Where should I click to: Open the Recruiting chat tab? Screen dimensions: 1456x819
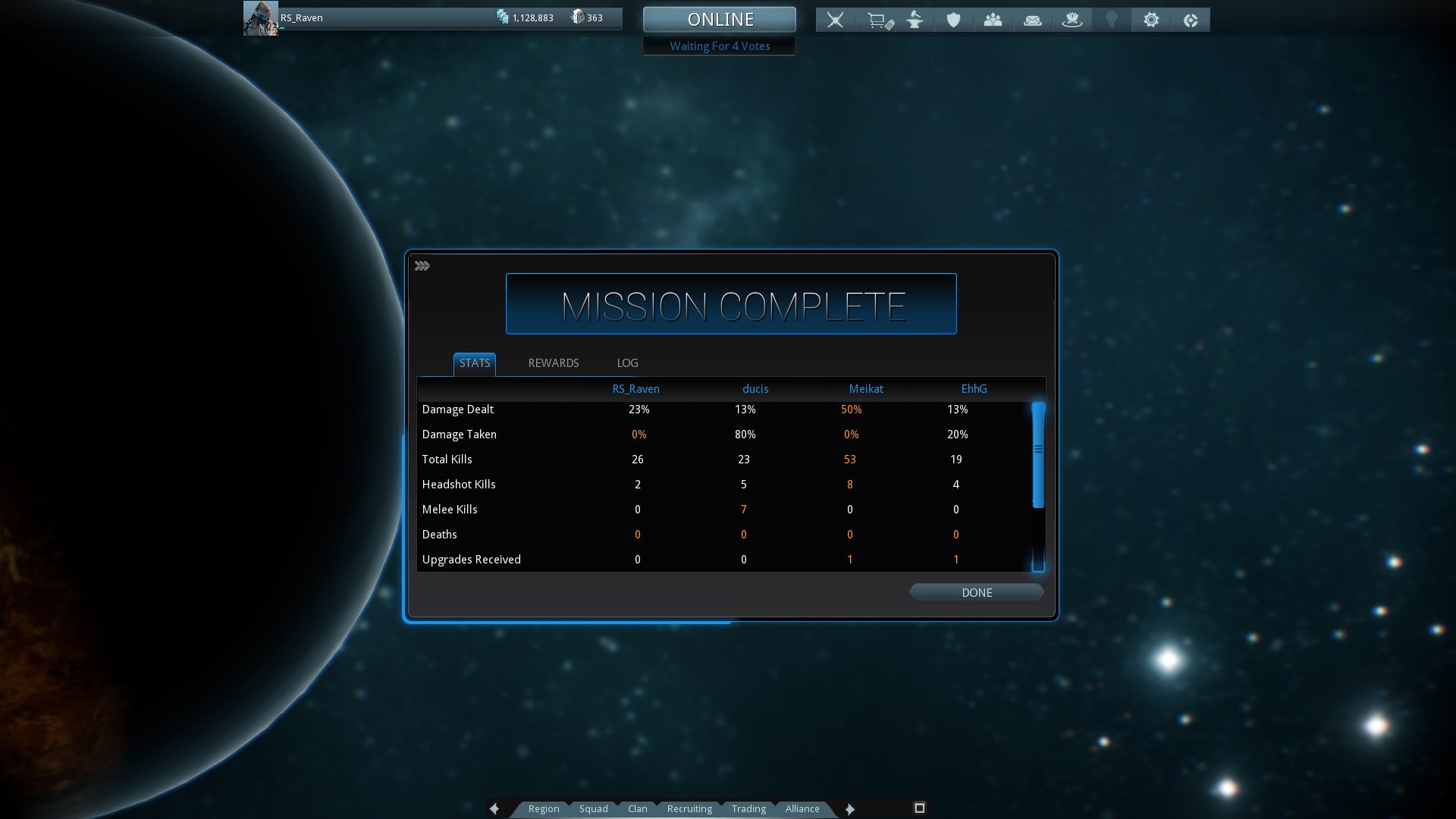[x=689, y=808]
